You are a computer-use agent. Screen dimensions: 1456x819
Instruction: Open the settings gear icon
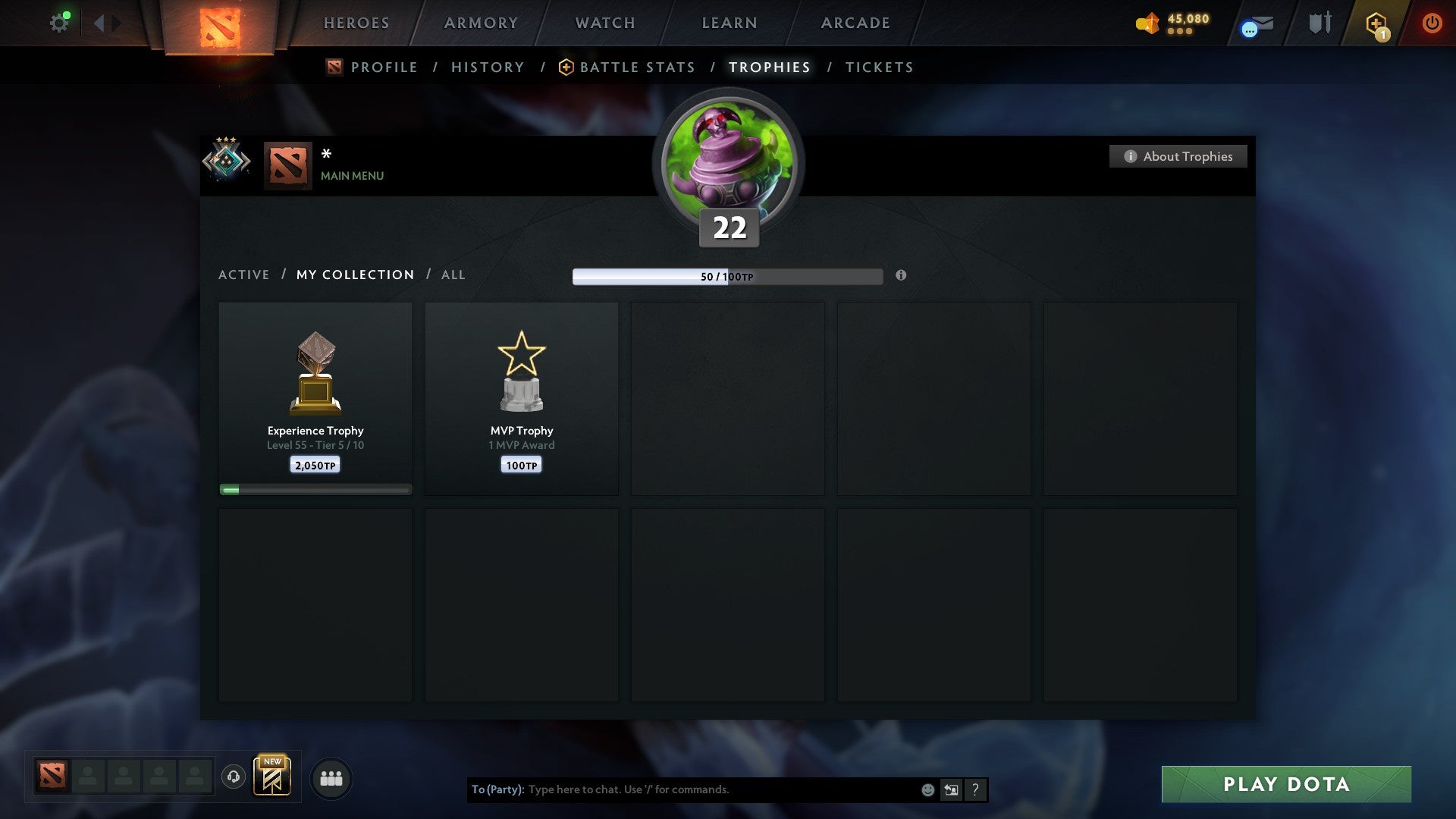tap(59, 21)
